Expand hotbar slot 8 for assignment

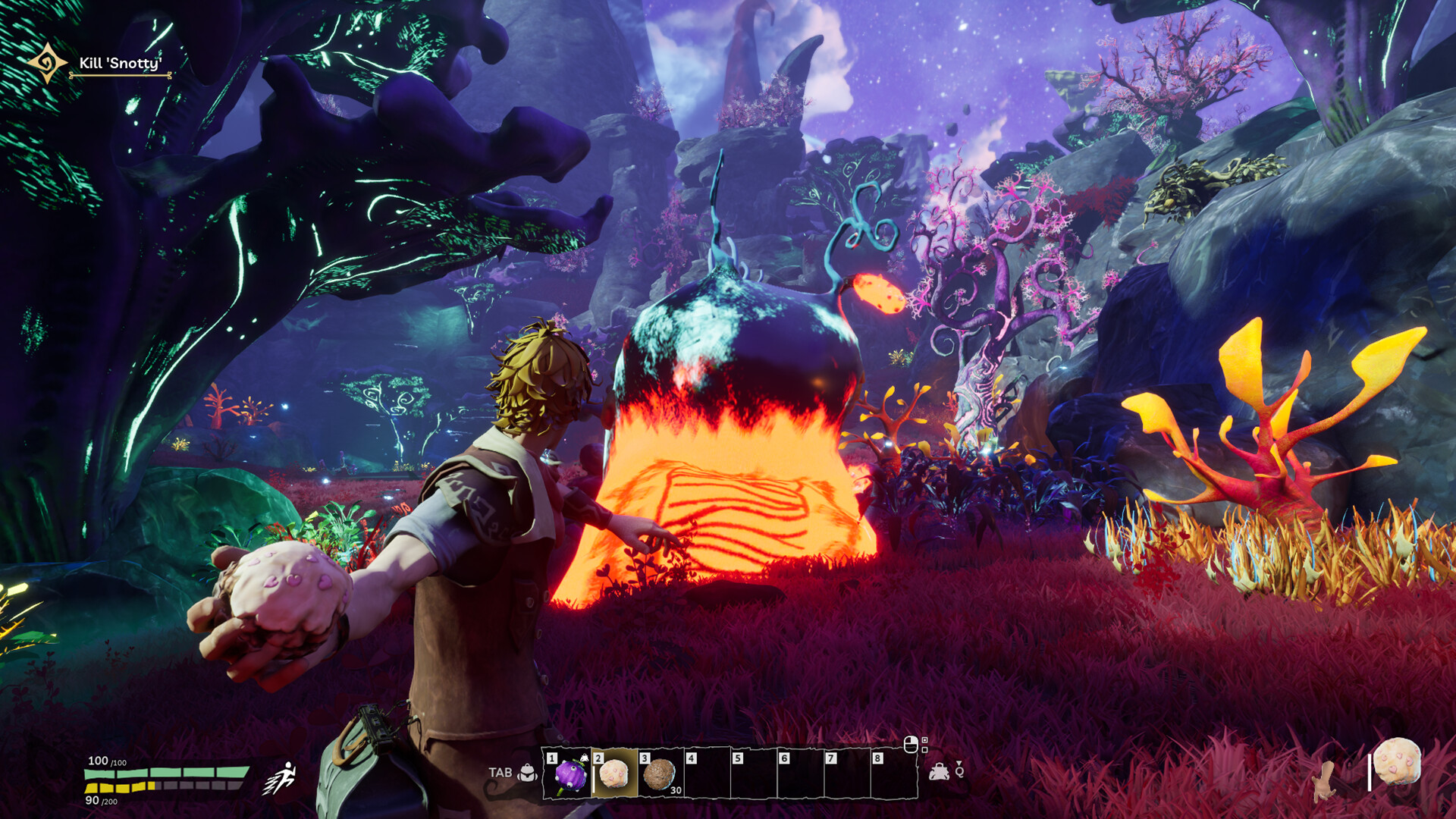[x=892, y=774]
